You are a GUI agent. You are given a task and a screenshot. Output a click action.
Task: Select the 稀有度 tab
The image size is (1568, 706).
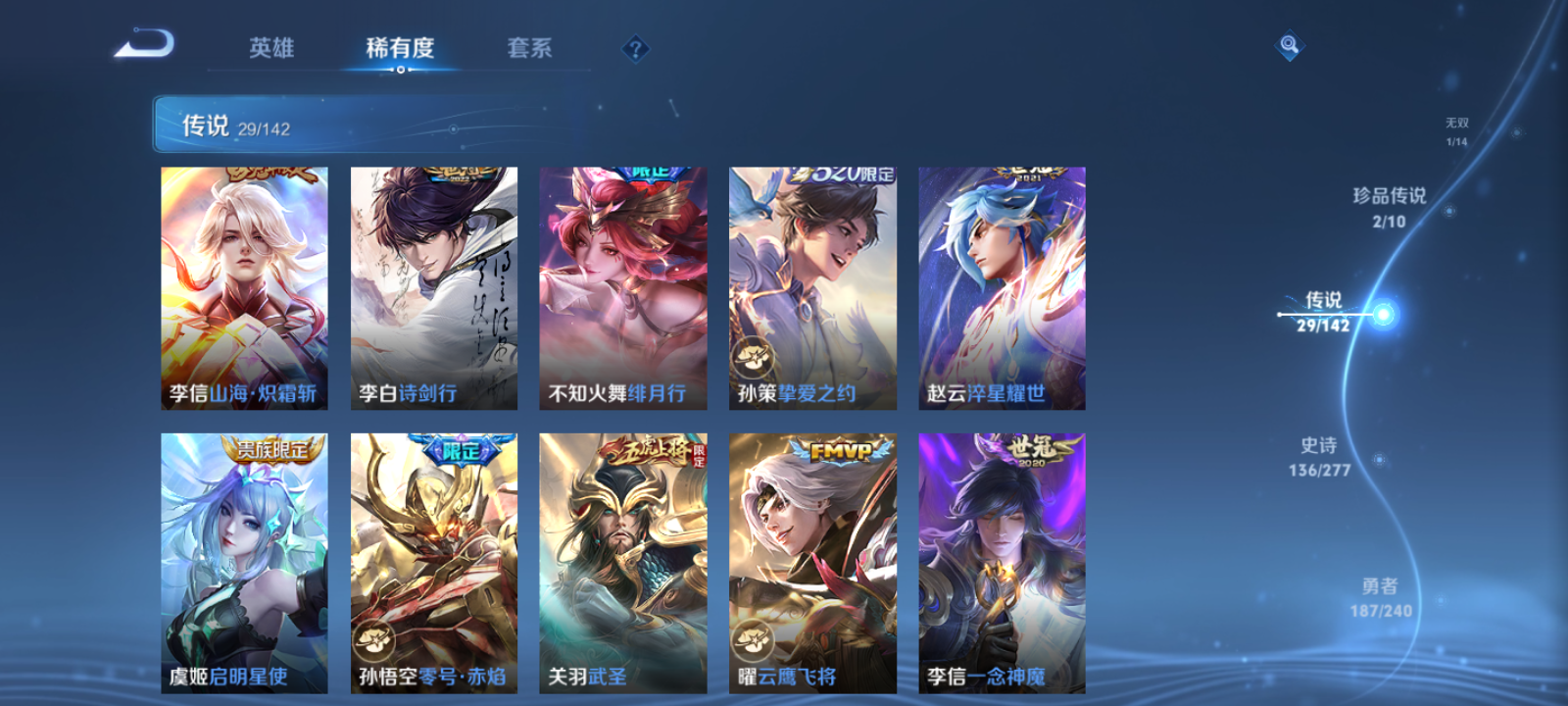(397, 47)
